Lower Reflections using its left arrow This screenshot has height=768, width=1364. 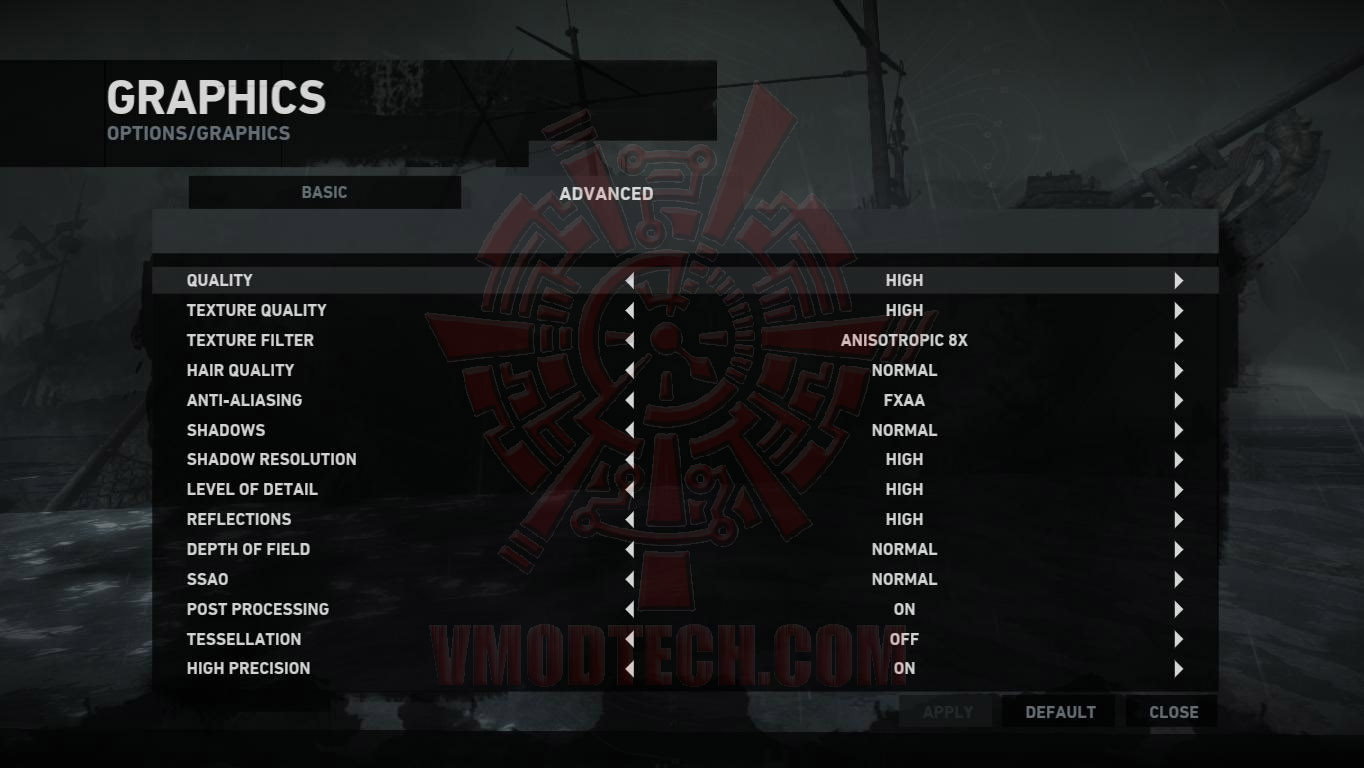click(629, 520)
